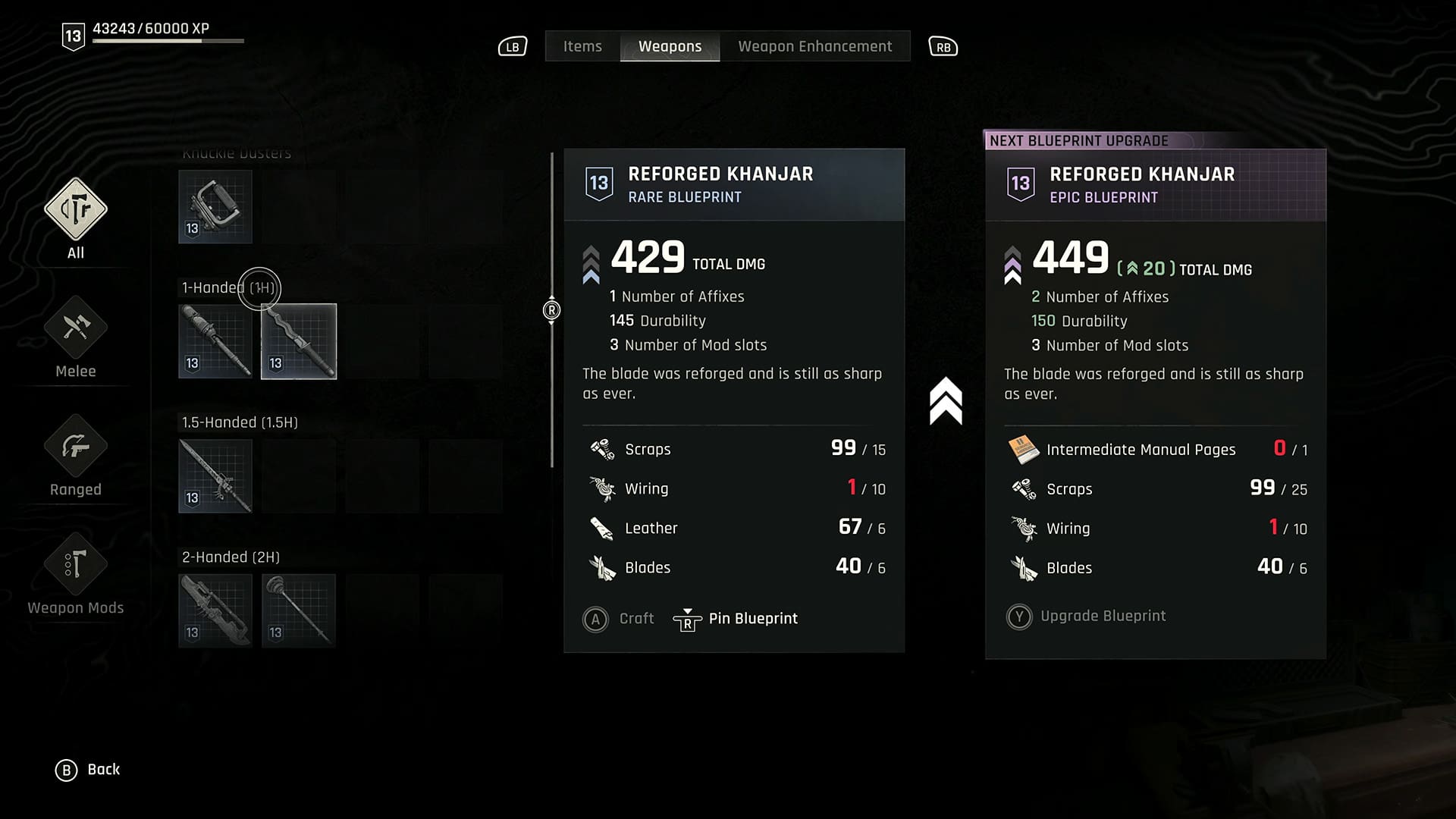
Task: Select the highlighted Khanjar weapon thumbnail
Action: [298, 341]
